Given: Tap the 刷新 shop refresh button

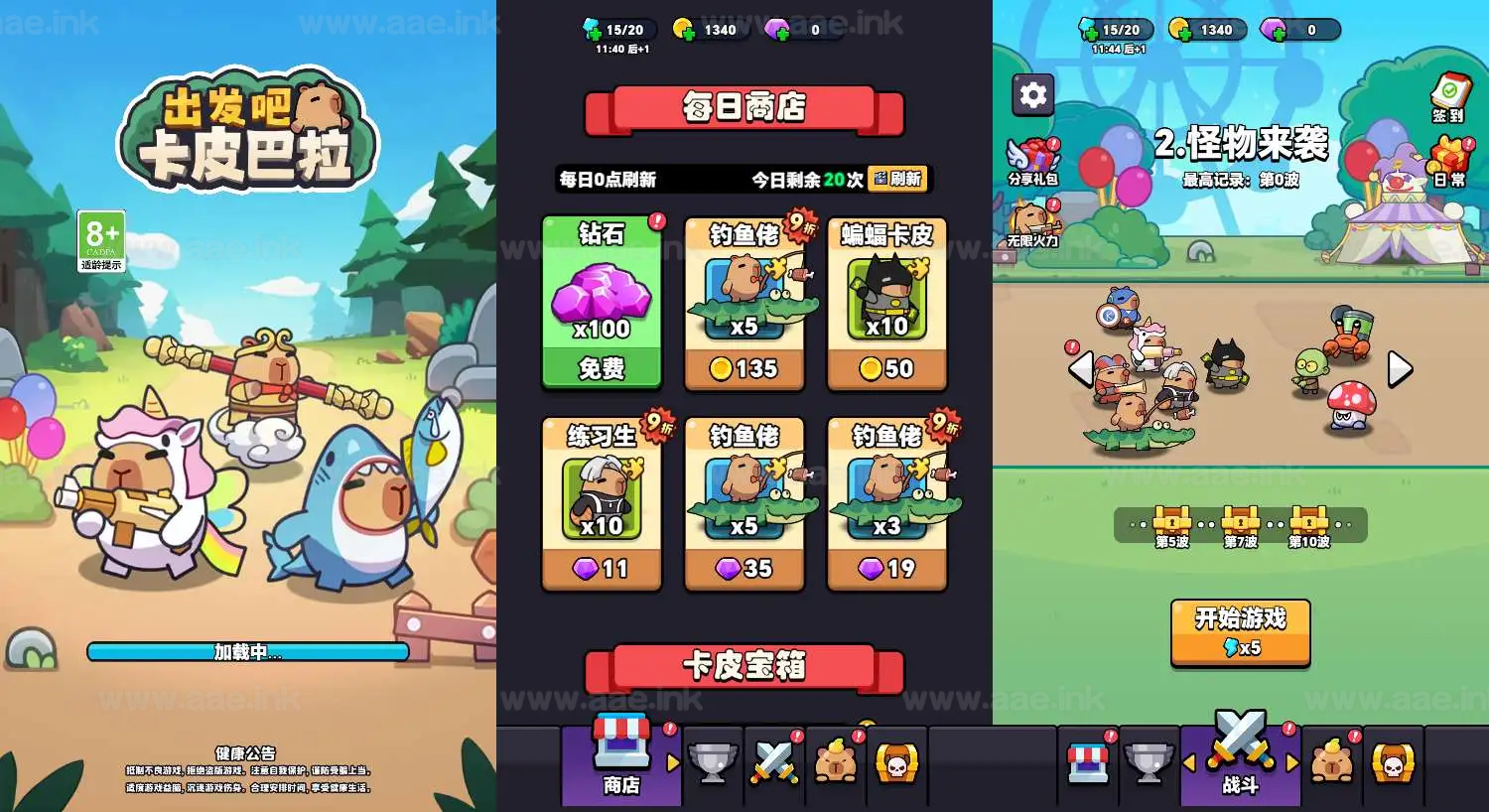Looking at the screenshot, I should 898,180.
